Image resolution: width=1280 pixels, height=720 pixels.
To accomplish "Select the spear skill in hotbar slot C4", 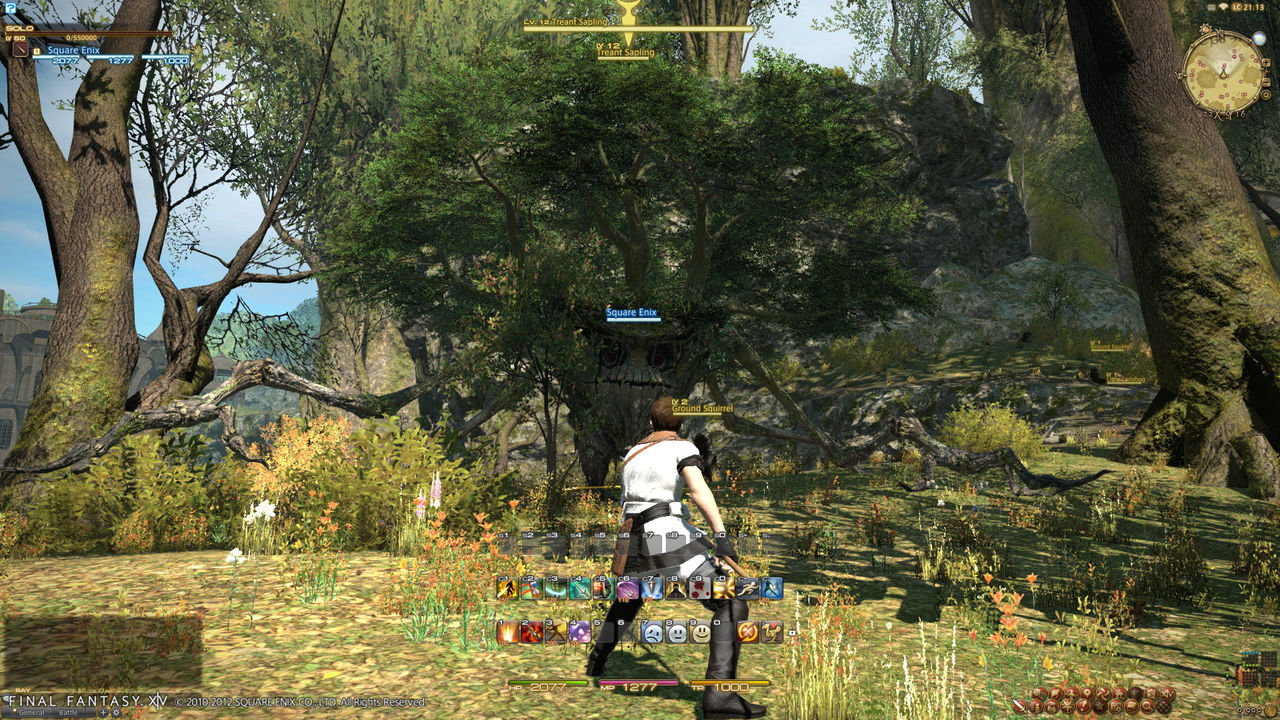I will (581, 589).
